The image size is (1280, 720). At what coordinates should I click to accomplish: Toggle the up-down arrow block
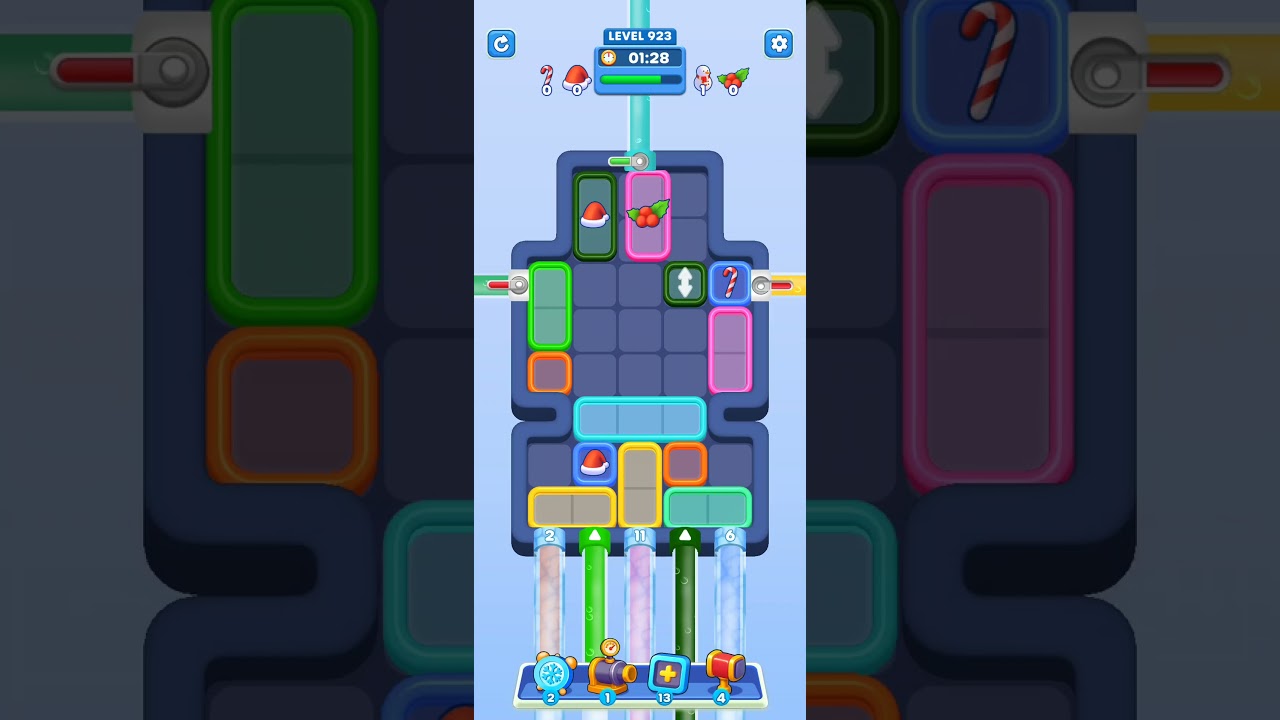684,285
